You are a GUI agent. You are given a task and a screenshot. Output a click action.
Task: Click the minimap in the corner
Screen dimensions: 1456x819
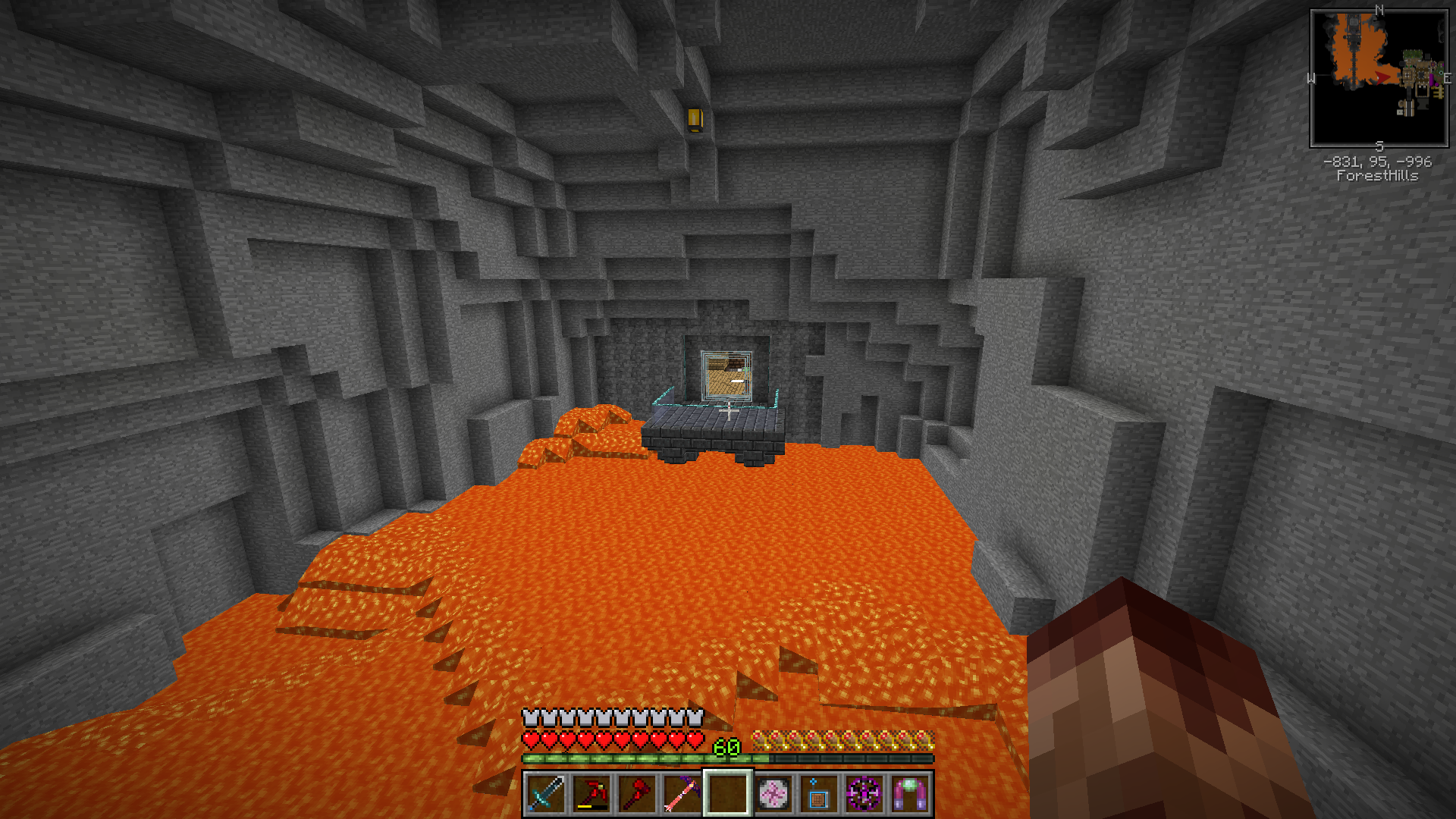pyautogui.click(x=1379, y=78)
